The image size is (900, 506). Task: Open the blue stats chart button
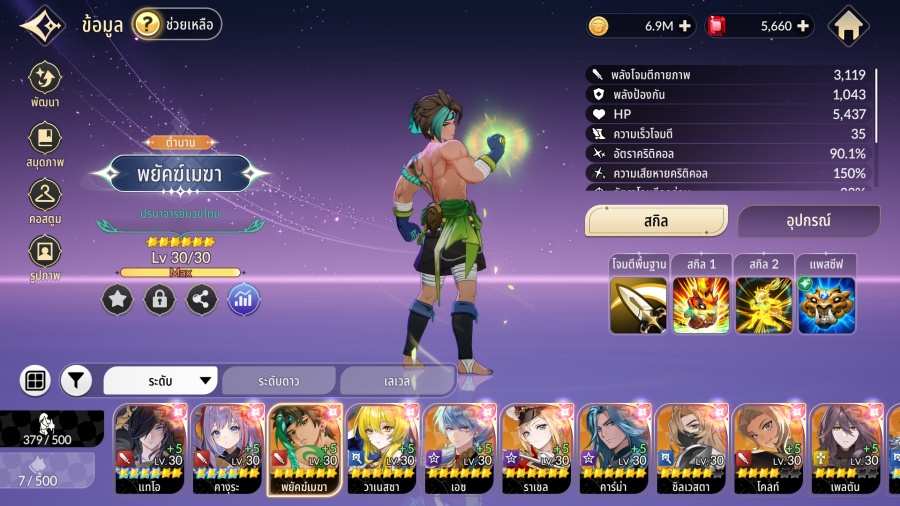click(244, 299)
